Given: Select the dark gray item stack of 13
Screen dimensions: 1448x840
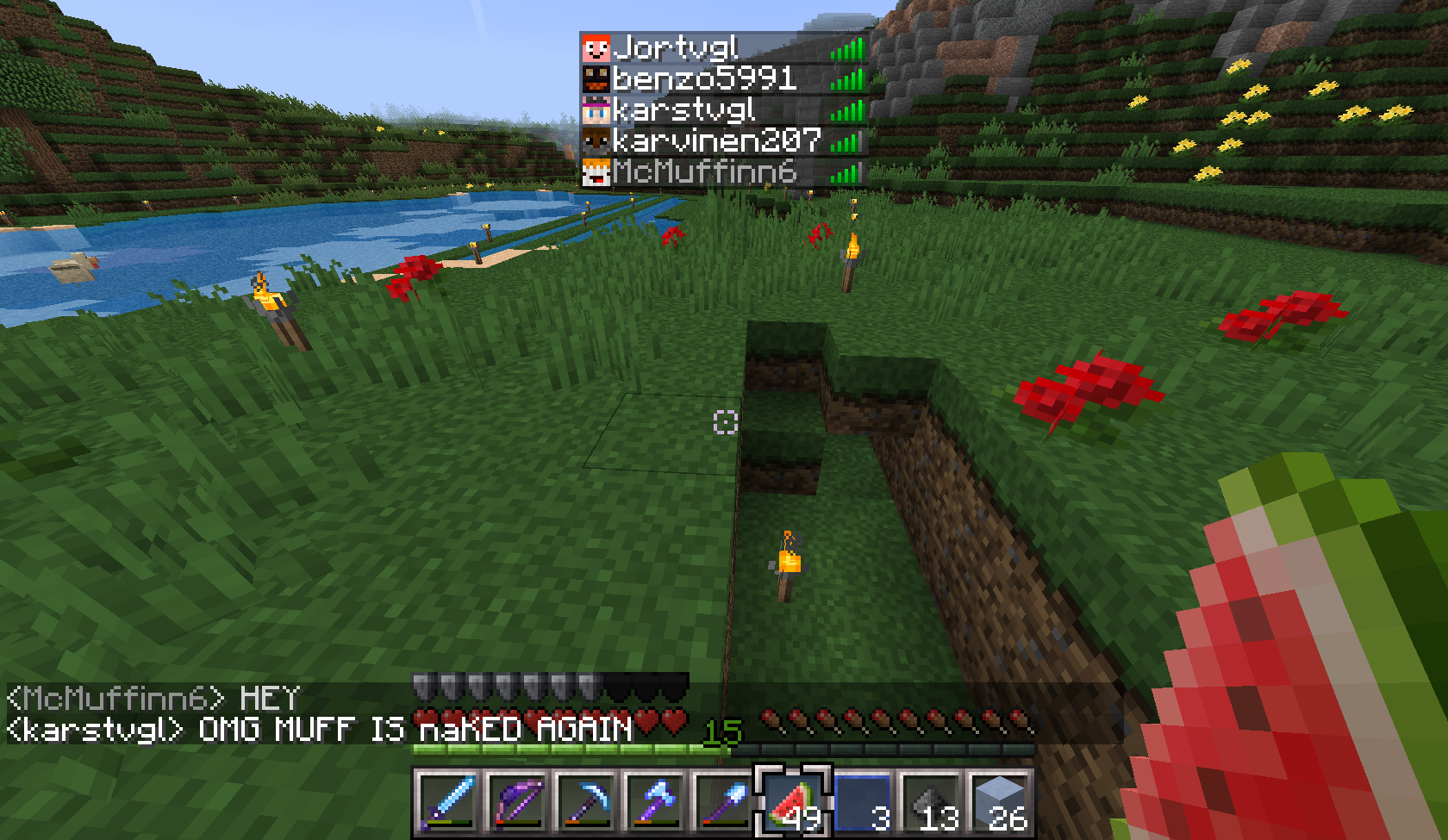Looking at the screenshot, I should click(931, 801).
